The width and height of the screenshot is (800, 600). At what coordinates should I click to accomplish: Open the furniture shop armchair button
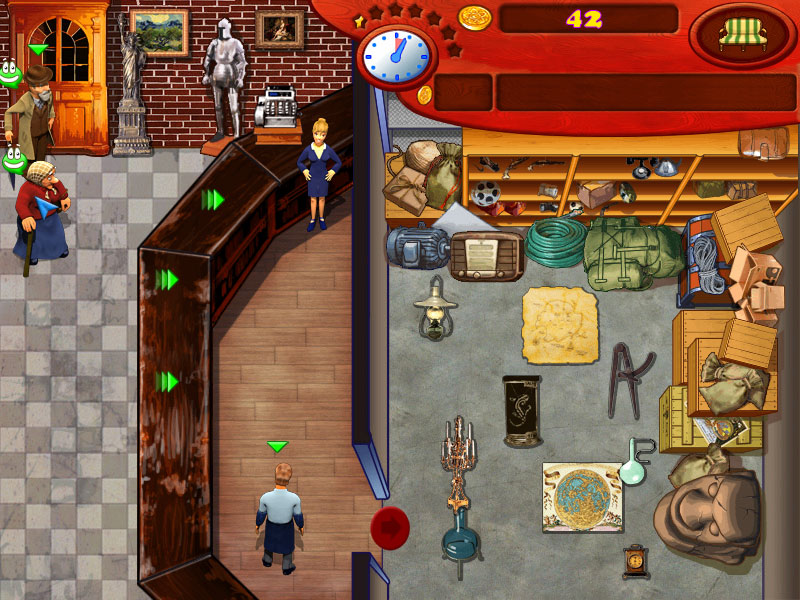point(741,36)
